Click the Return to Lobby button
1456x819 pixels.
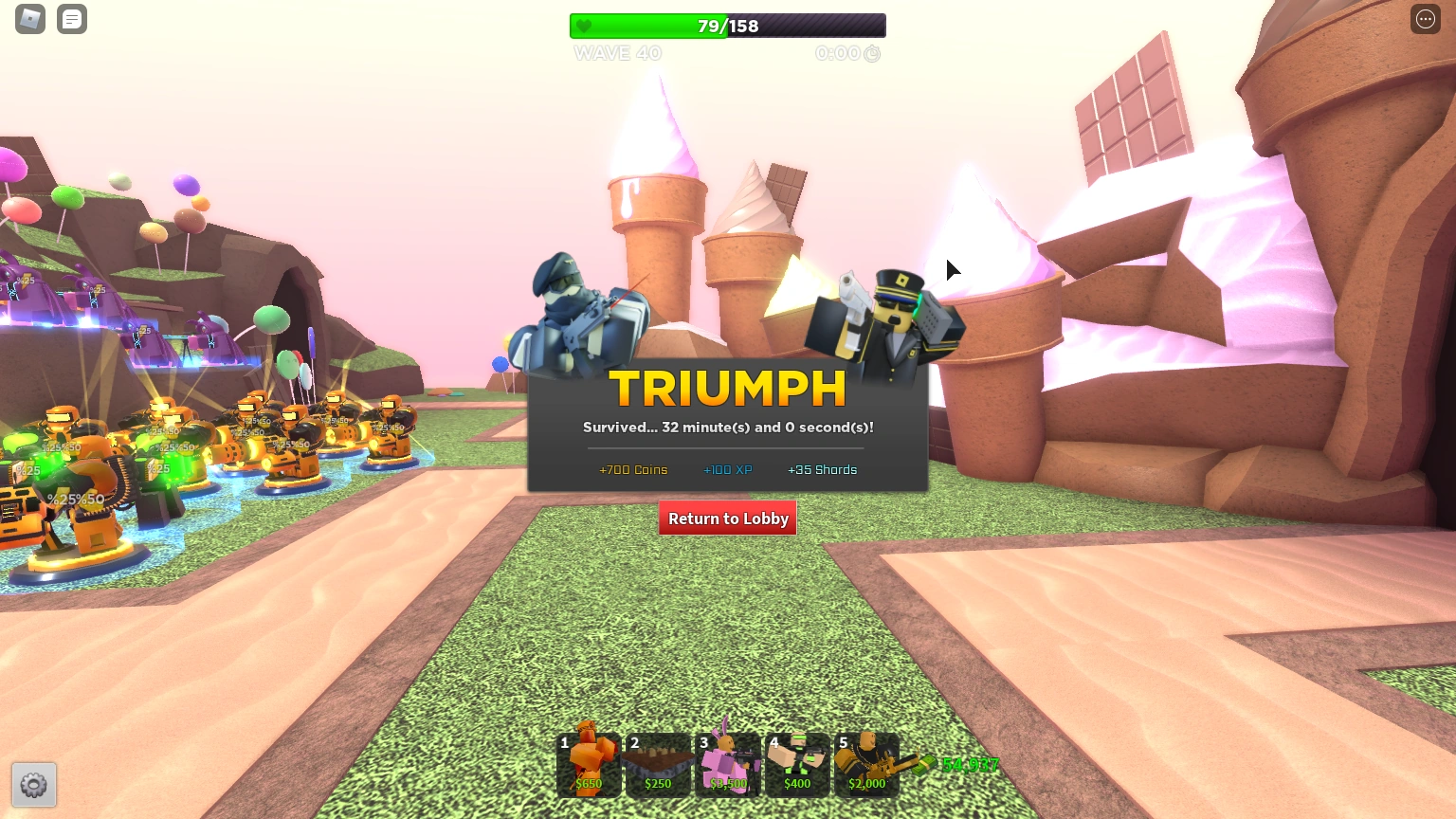tap(727, 519)
